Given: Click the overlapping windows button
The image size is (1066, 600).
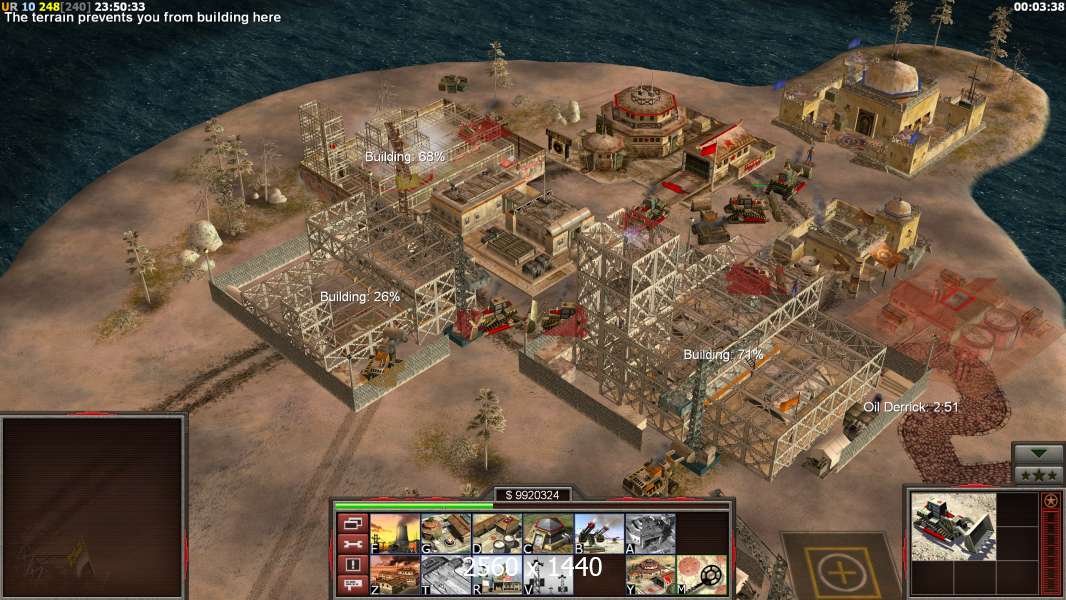Looking at the screenshot, I should pos(351,523).
